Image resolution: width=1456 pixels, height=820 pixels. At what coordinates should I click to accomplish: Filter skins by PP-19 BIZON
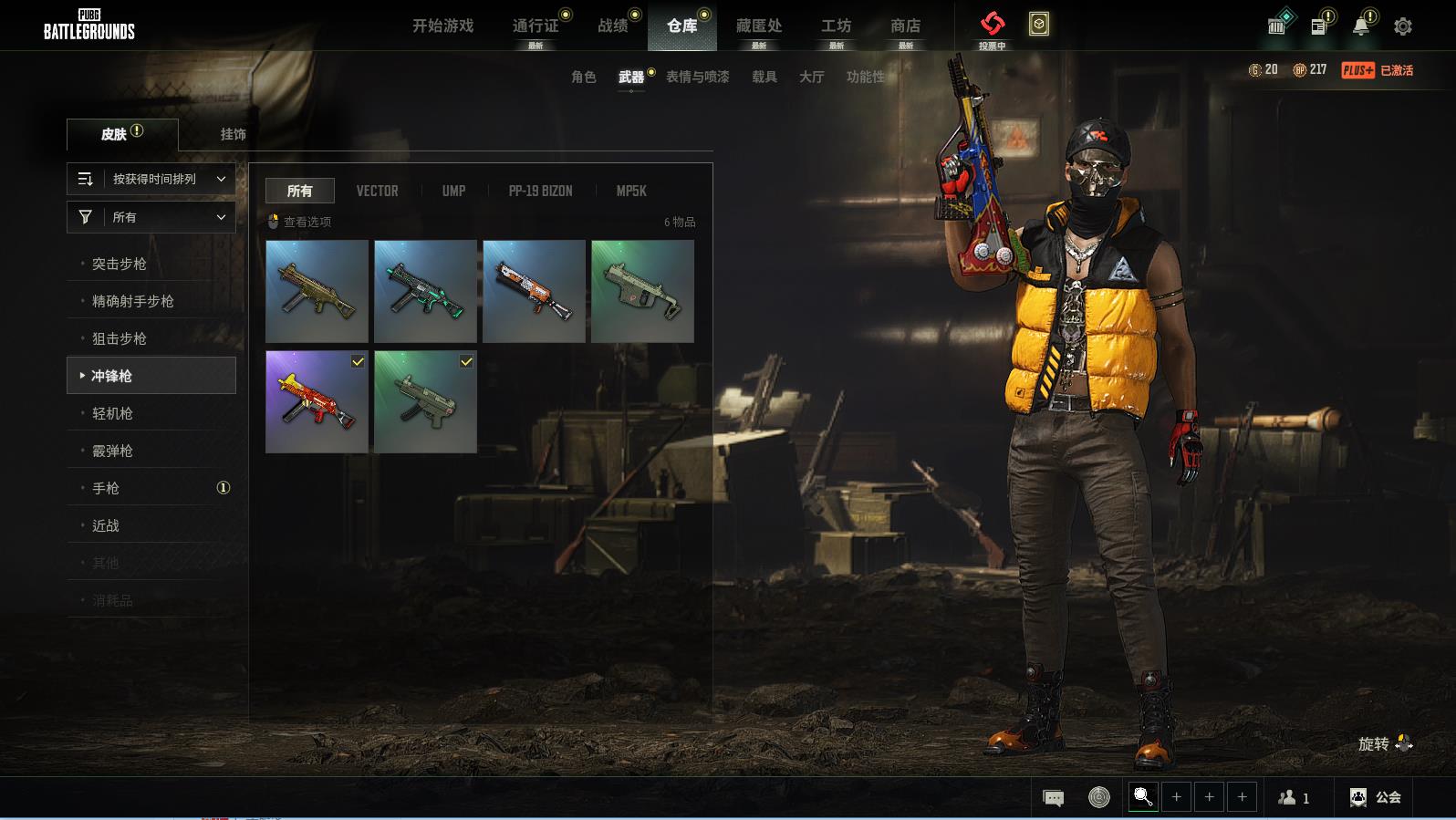540,191
